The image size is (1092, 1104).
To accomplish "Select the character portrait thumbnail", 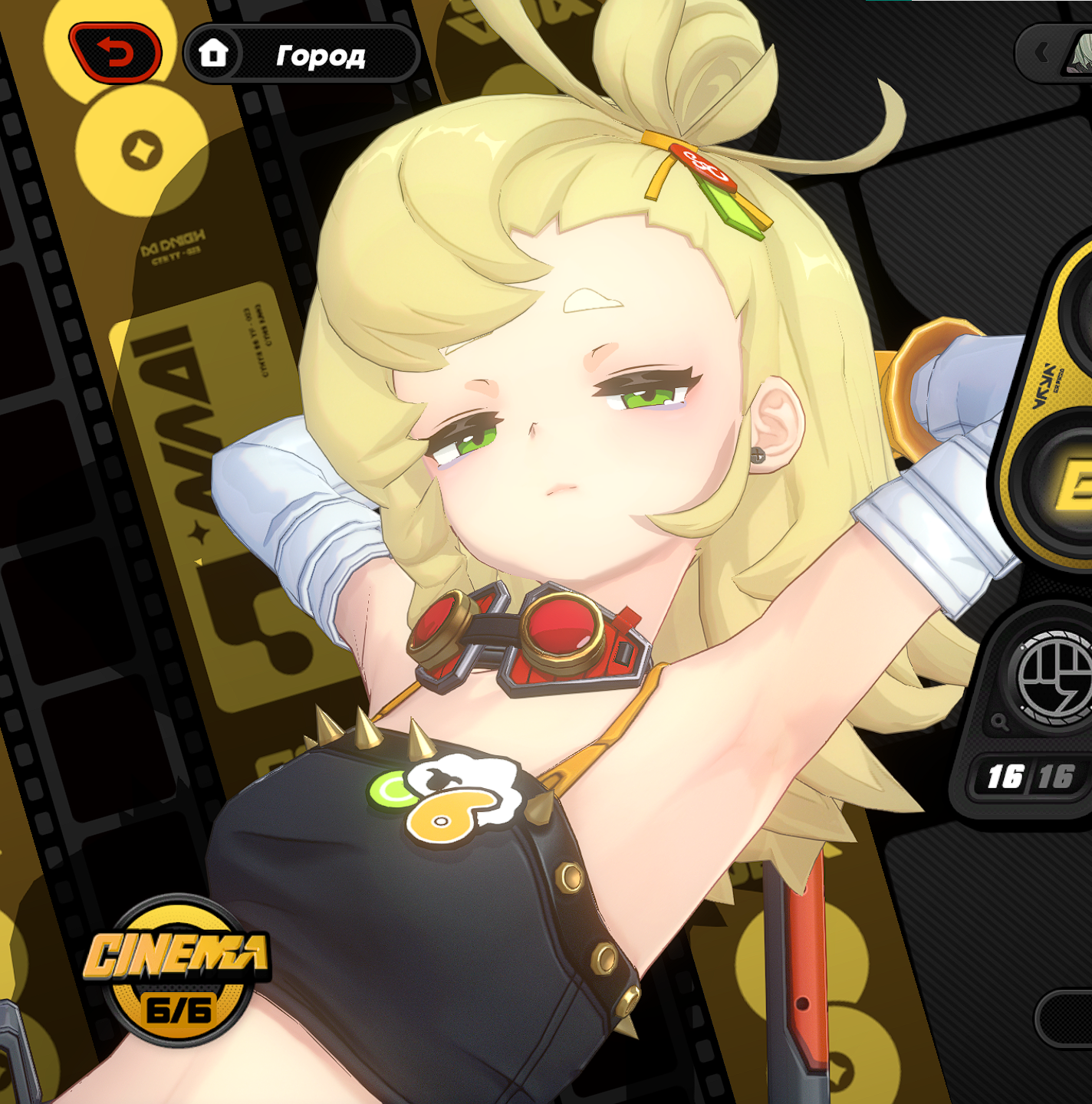I will click(1080, 54).
